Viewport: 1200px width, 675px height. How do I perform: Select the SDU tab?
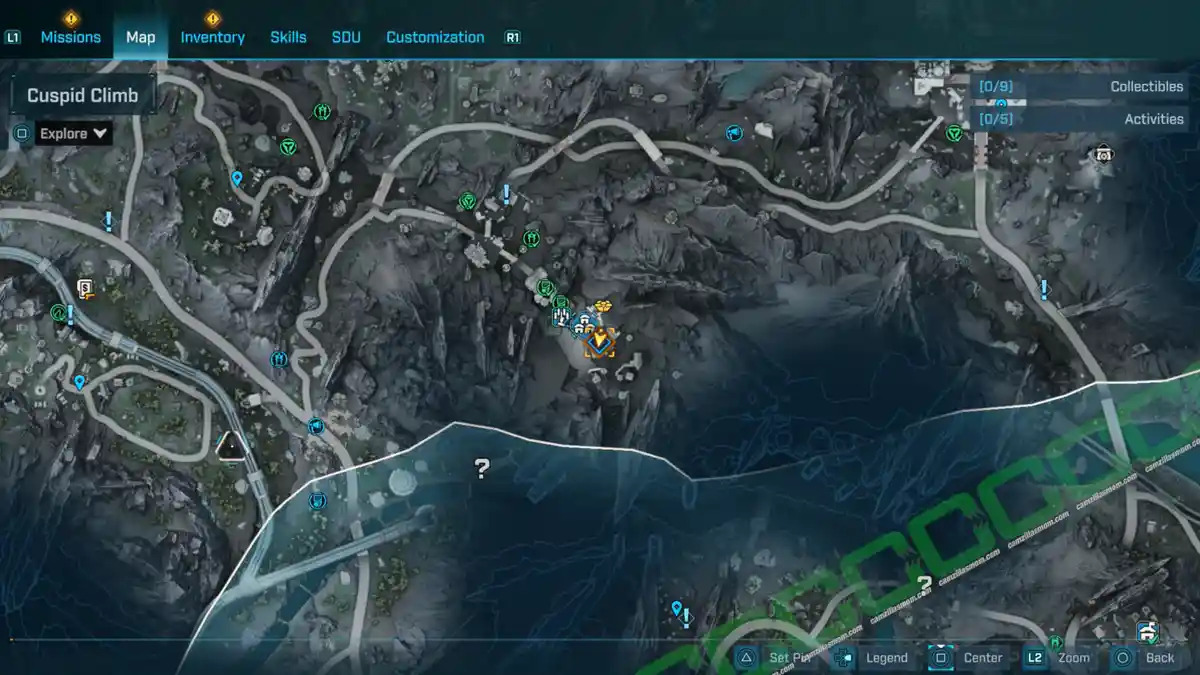coord(346,37)
